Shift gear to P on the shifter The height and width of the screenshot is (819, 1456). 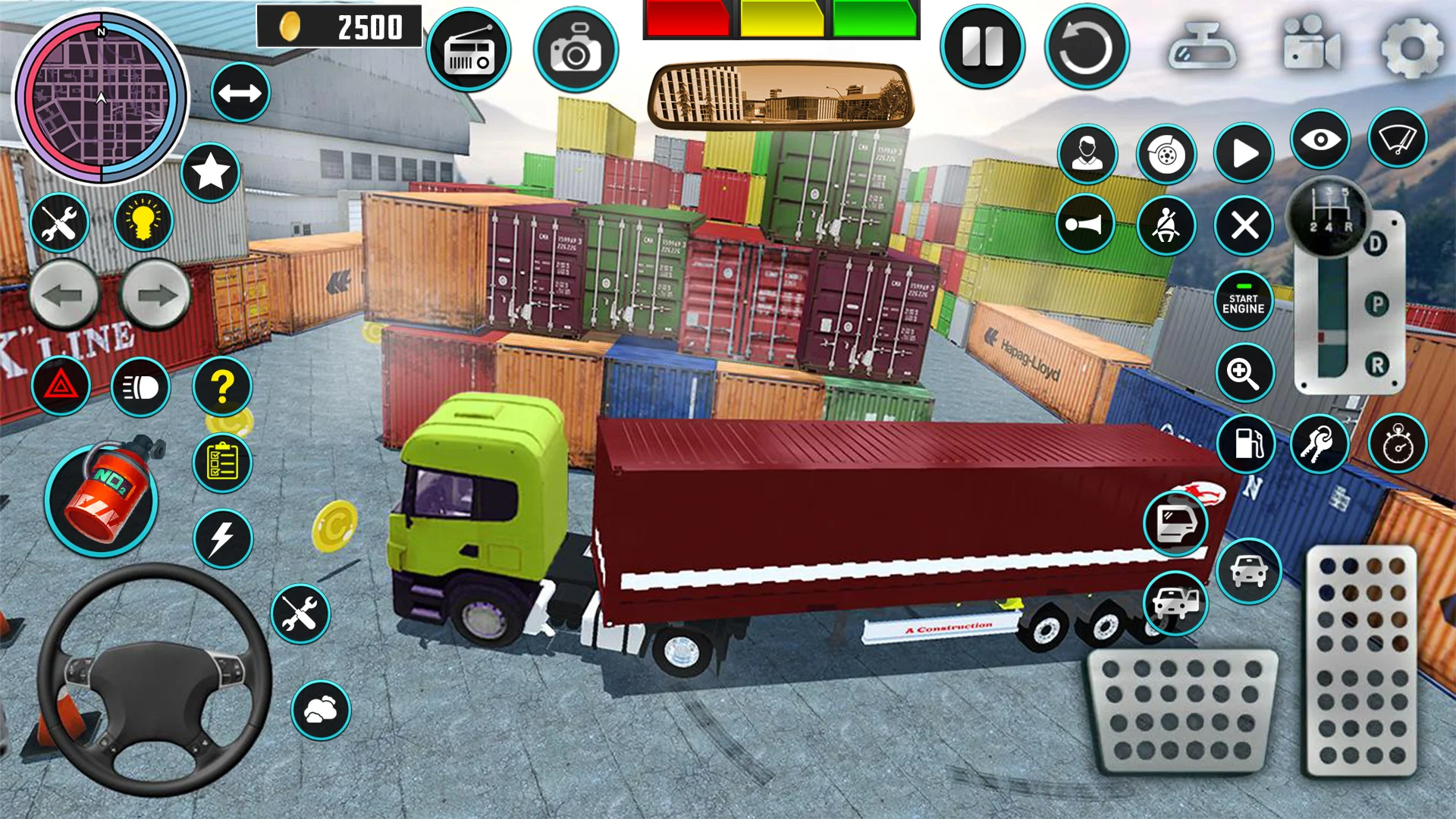pyautogui.click(x=1376, y=305)
